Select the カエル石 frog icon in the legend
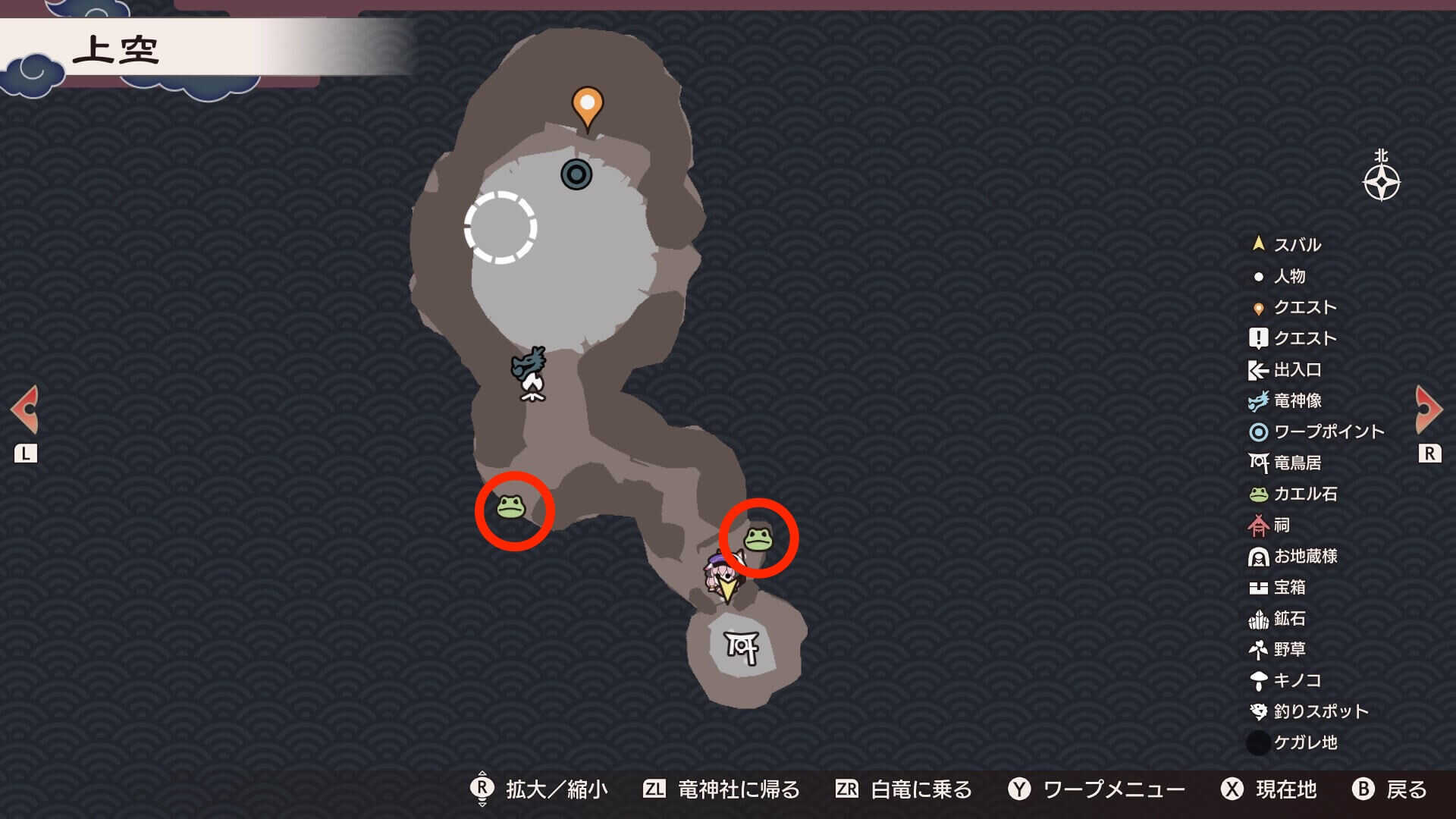 coord(1259,494)
